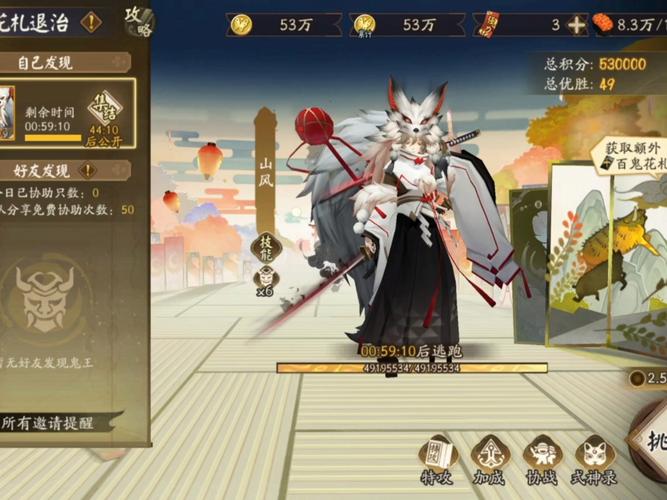The width and height of the screenshot is (667, 500).
Task: Start the 挑战 challenge battle
Action: [649, 440]
